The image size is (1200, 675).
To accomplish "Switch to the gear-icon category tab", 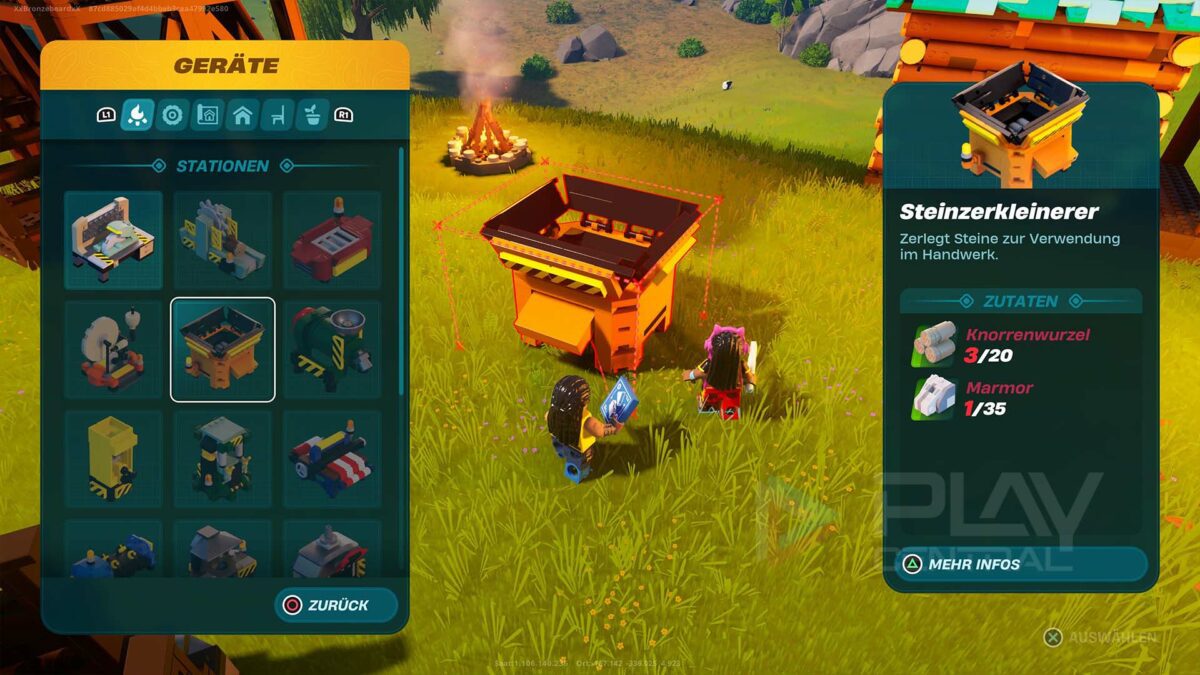I will [x=172, y=115].
